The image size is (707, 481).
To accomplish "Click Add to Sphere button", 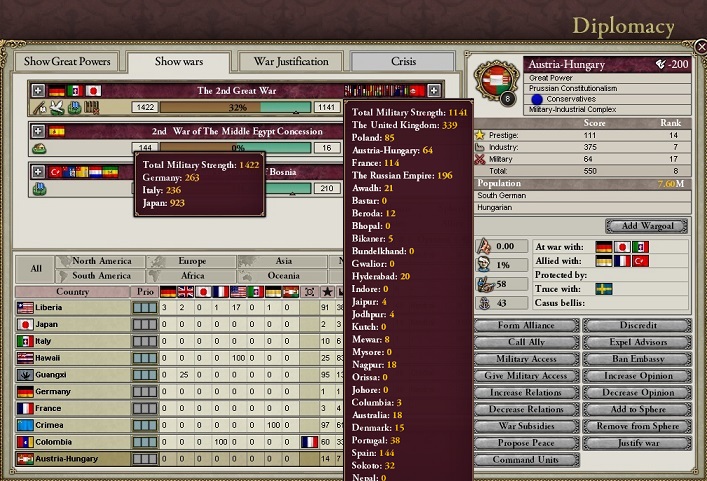I will tap(636, 409).
